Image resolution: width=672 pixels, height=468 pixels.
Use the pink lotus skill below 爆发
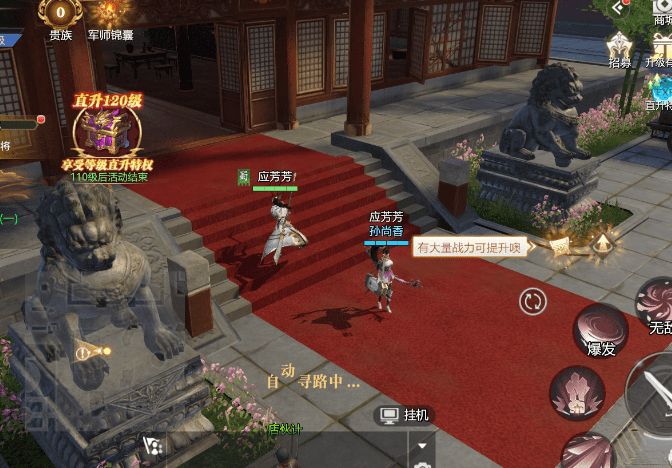[578, 392]
